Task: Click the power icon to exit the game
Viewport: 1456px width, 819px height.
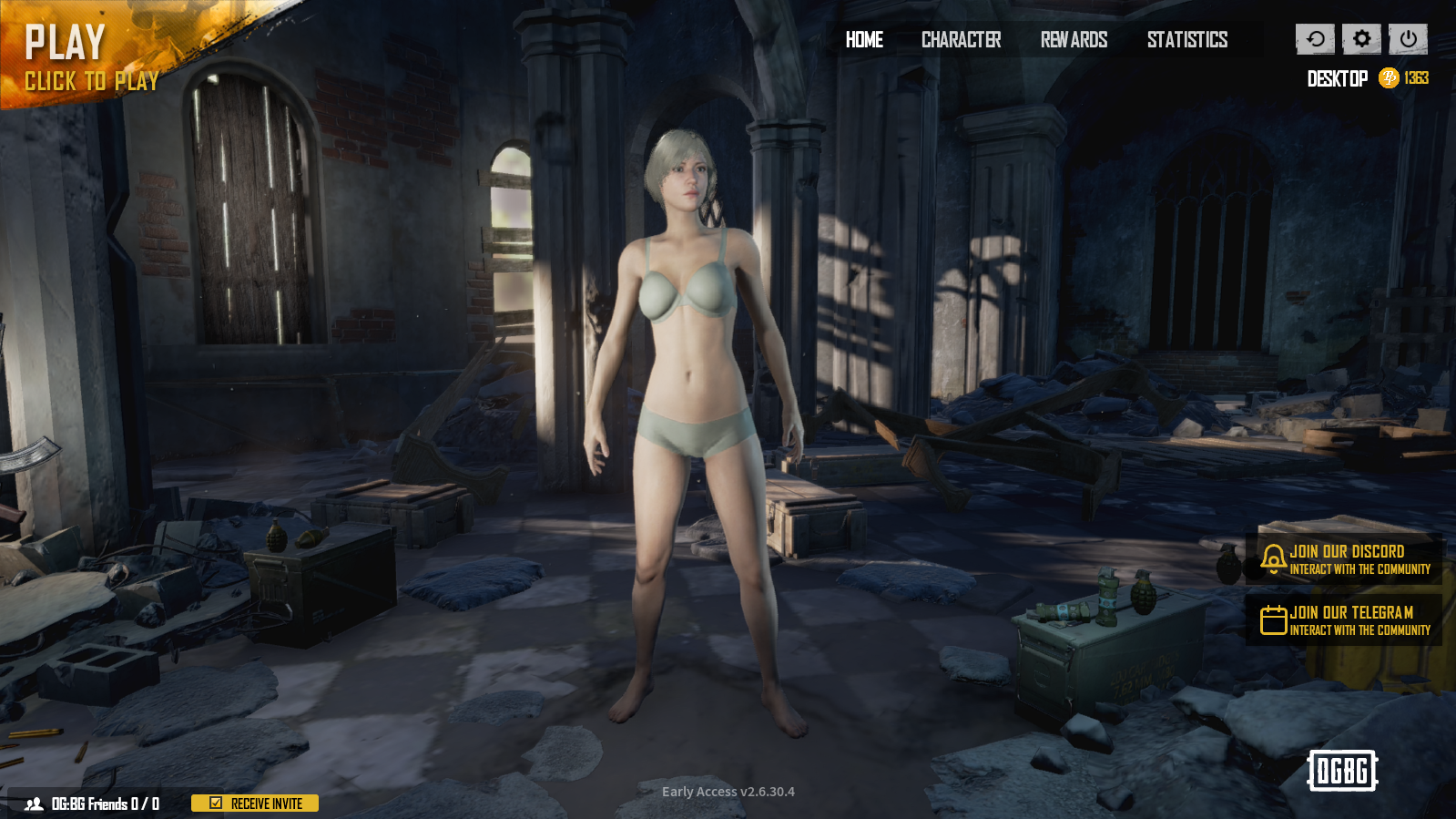Action: pyautogui.click(x=1406, y=39)
